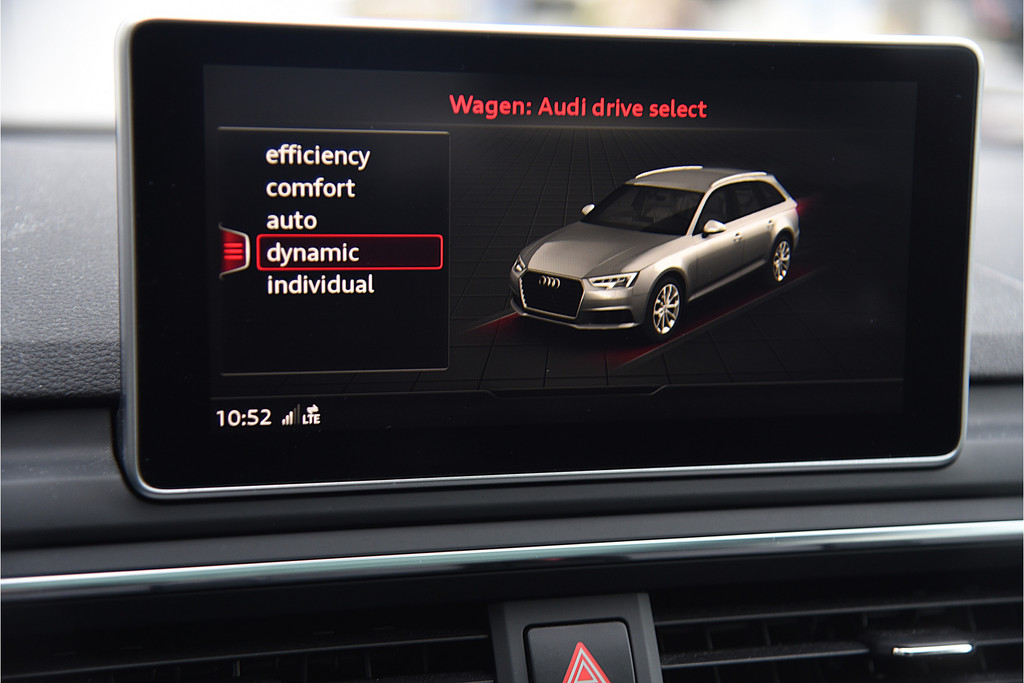
Task: Open the red side menu handle
Action: coord(233,251)
